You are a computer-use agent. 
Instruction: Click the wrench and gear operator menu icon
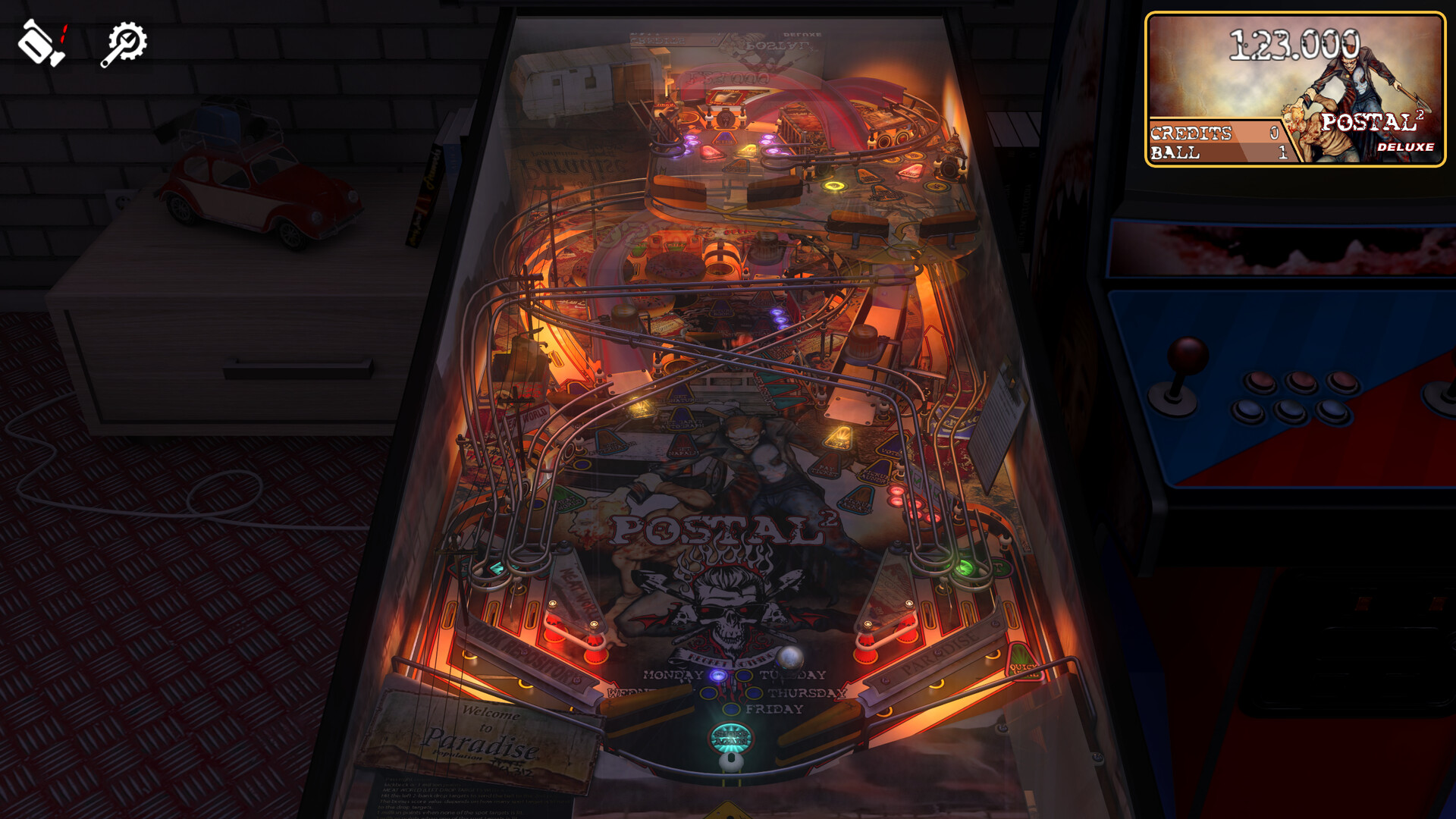[x=124, y=41]
